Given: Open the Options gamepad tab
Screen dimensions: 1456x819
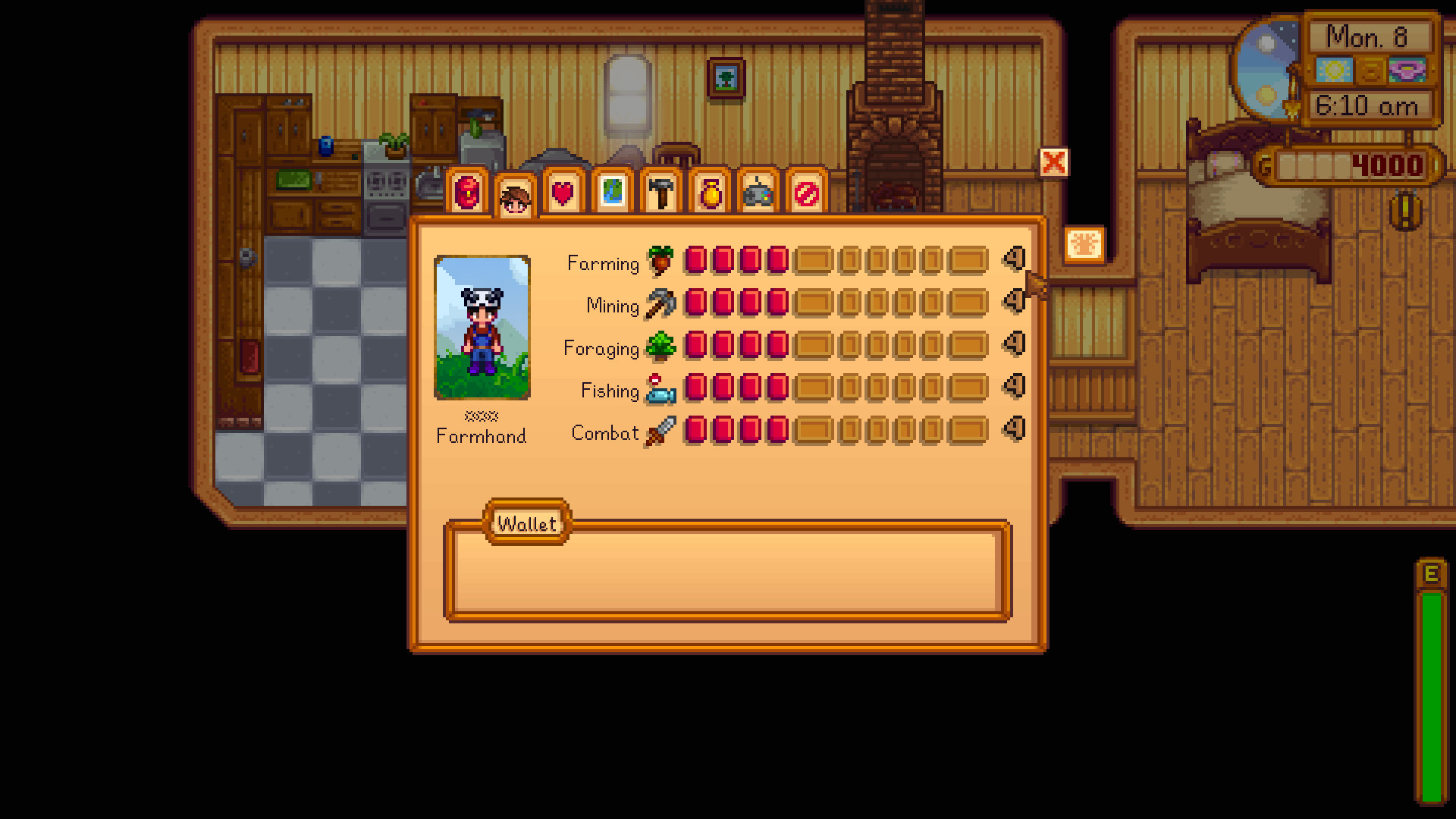Looking at the screenshot, I should tap(758, 193).
